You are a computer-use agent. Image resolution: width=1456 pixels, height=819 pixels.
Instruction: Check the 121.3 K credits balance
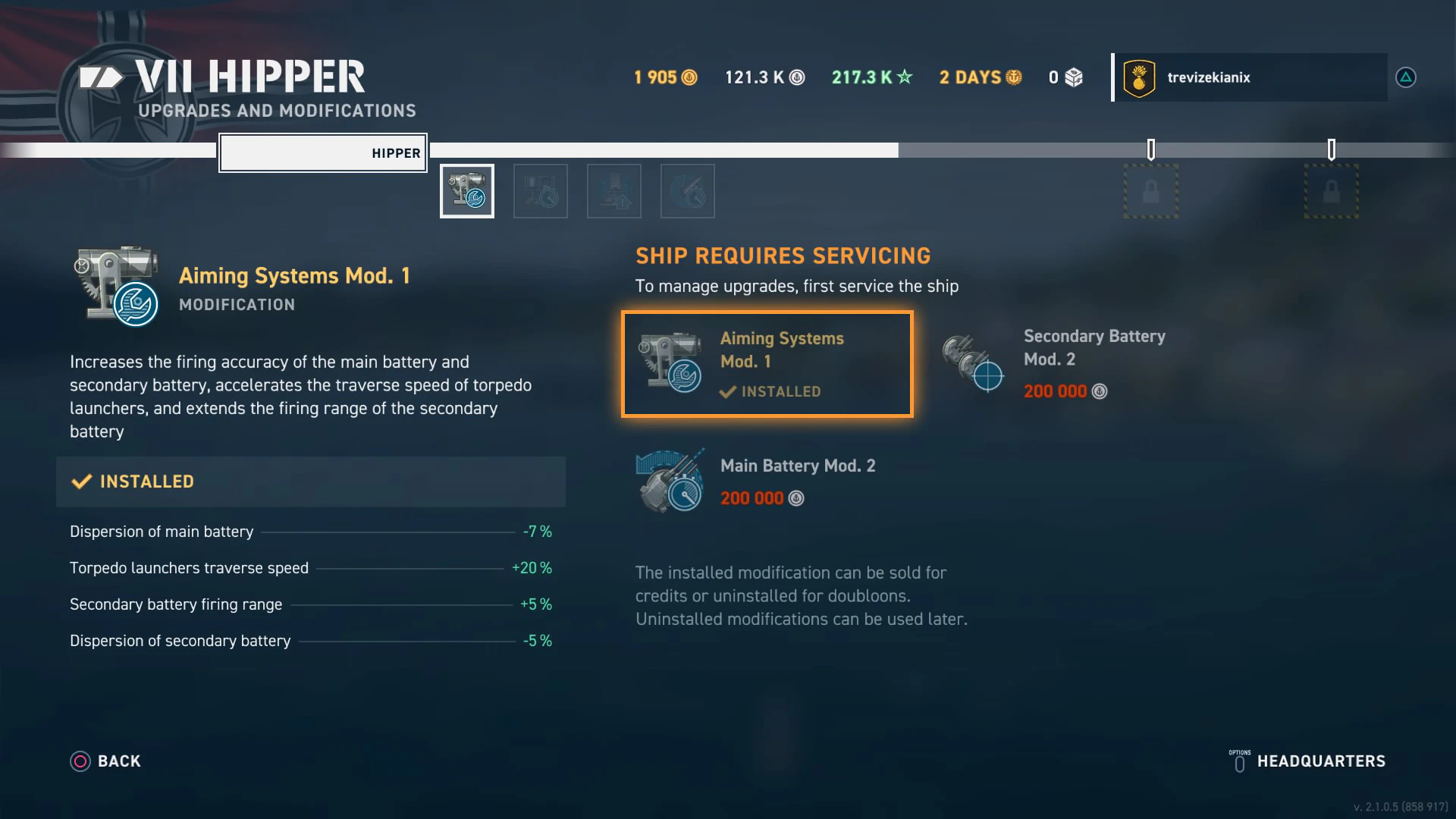pos(764,77)
